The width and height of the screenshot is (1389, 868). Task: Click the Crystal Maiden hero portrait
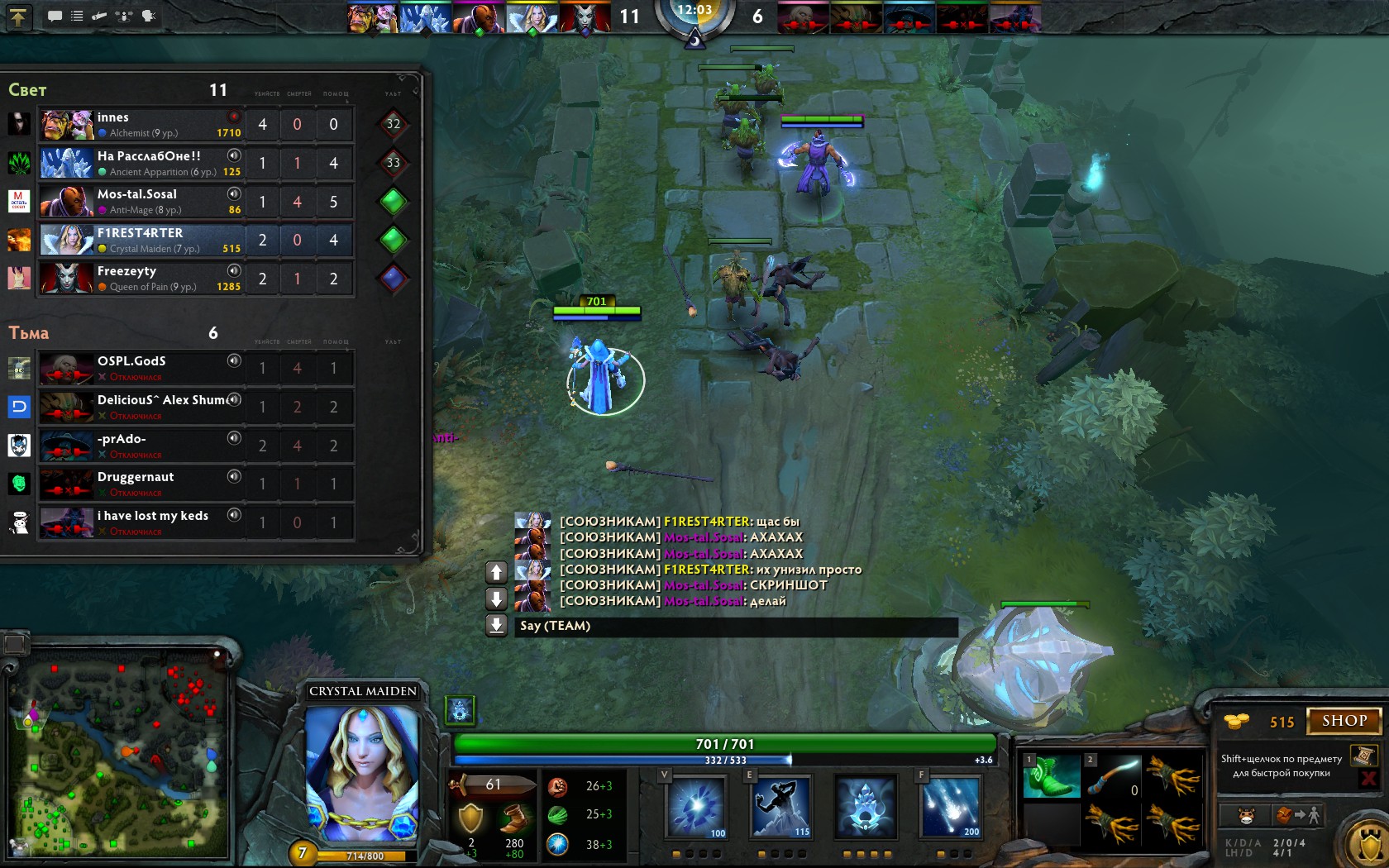click(x=362, y=773)
